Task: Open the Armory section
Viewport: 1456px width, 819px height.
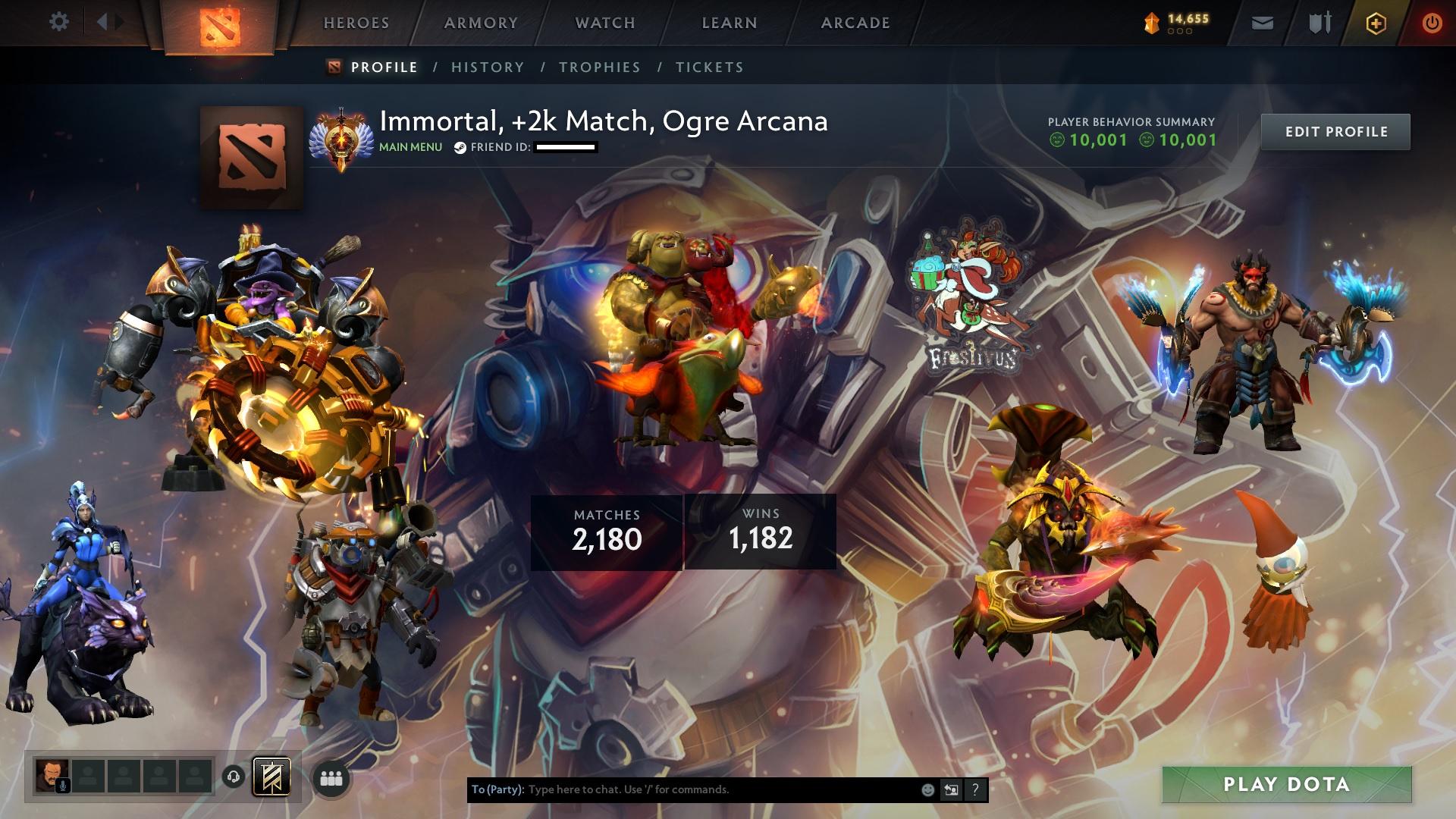Action: (481, 23)
